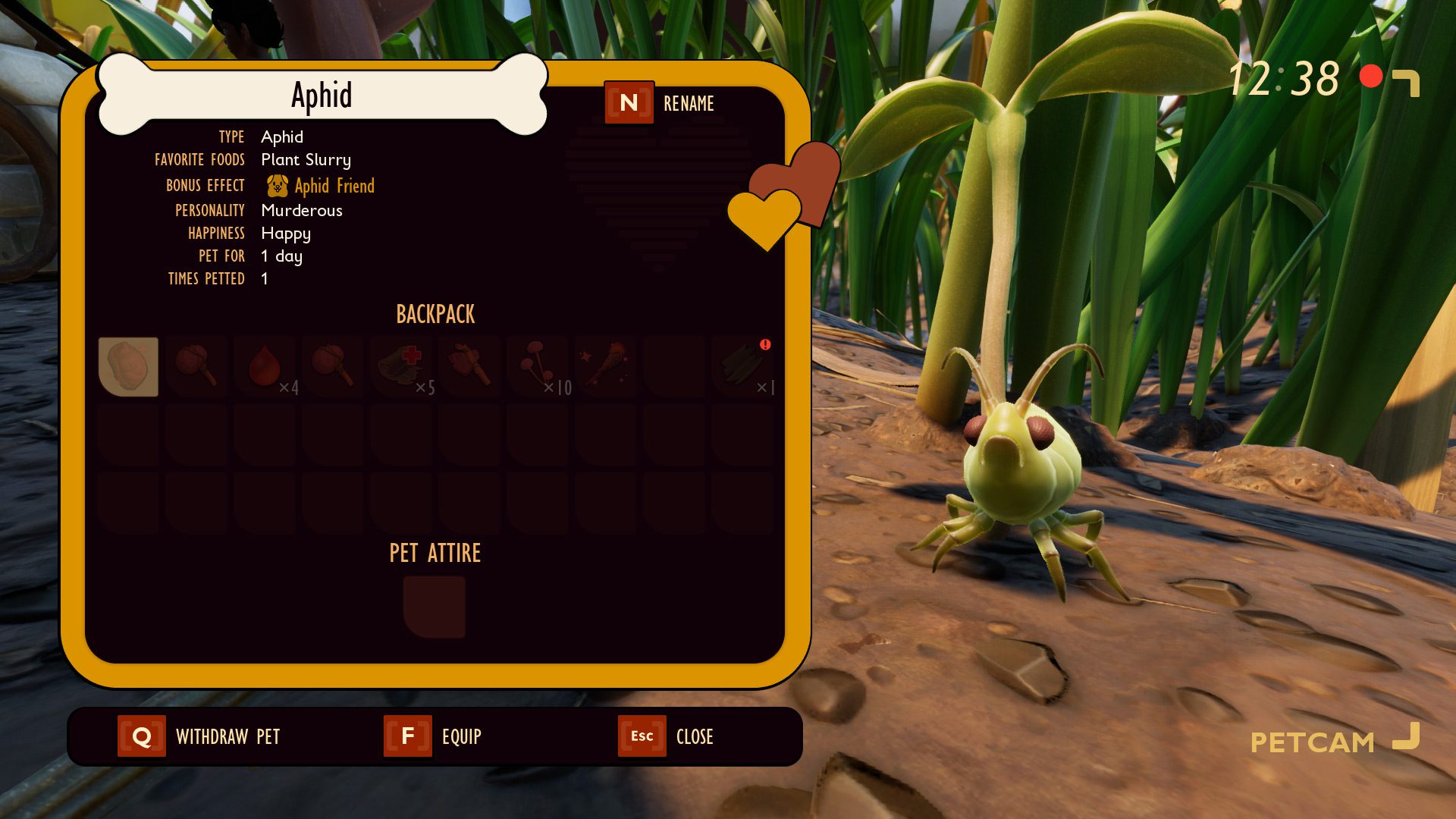Toggle the yellow heart icon
Screen dimensions: 1456x819
point(764,220)
